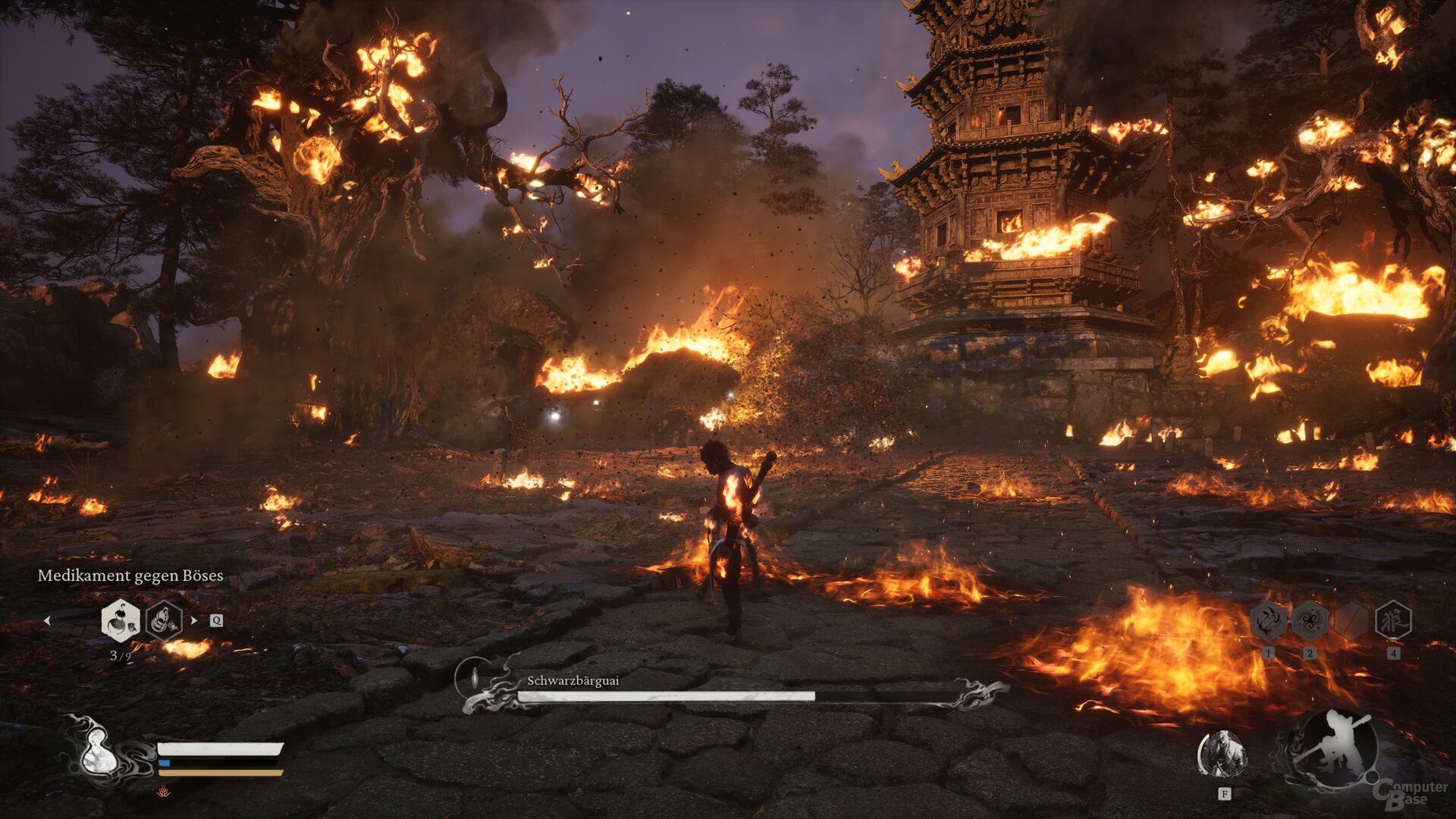Open the spirit portrait above the F key
The image size is (1456, 819).
click(x=1224, y=752)
